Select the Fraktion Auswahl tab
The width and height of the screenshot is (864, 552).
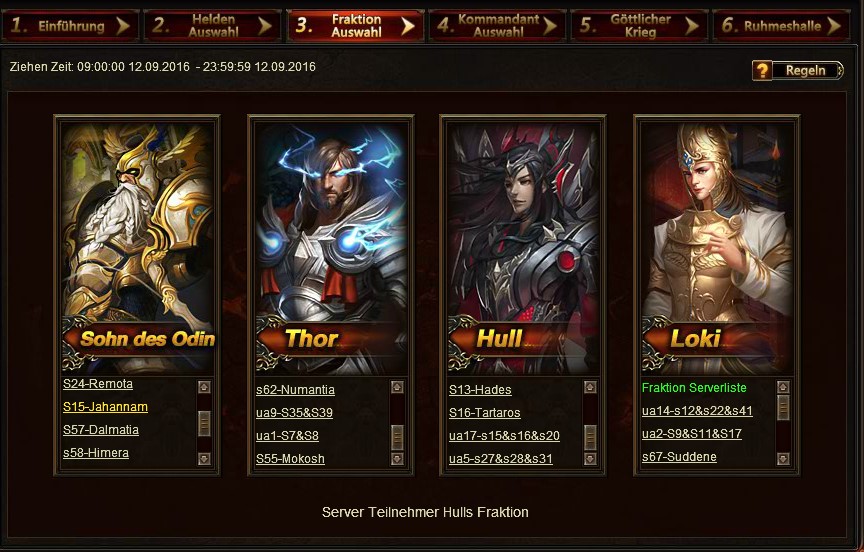tap(356, 26)
